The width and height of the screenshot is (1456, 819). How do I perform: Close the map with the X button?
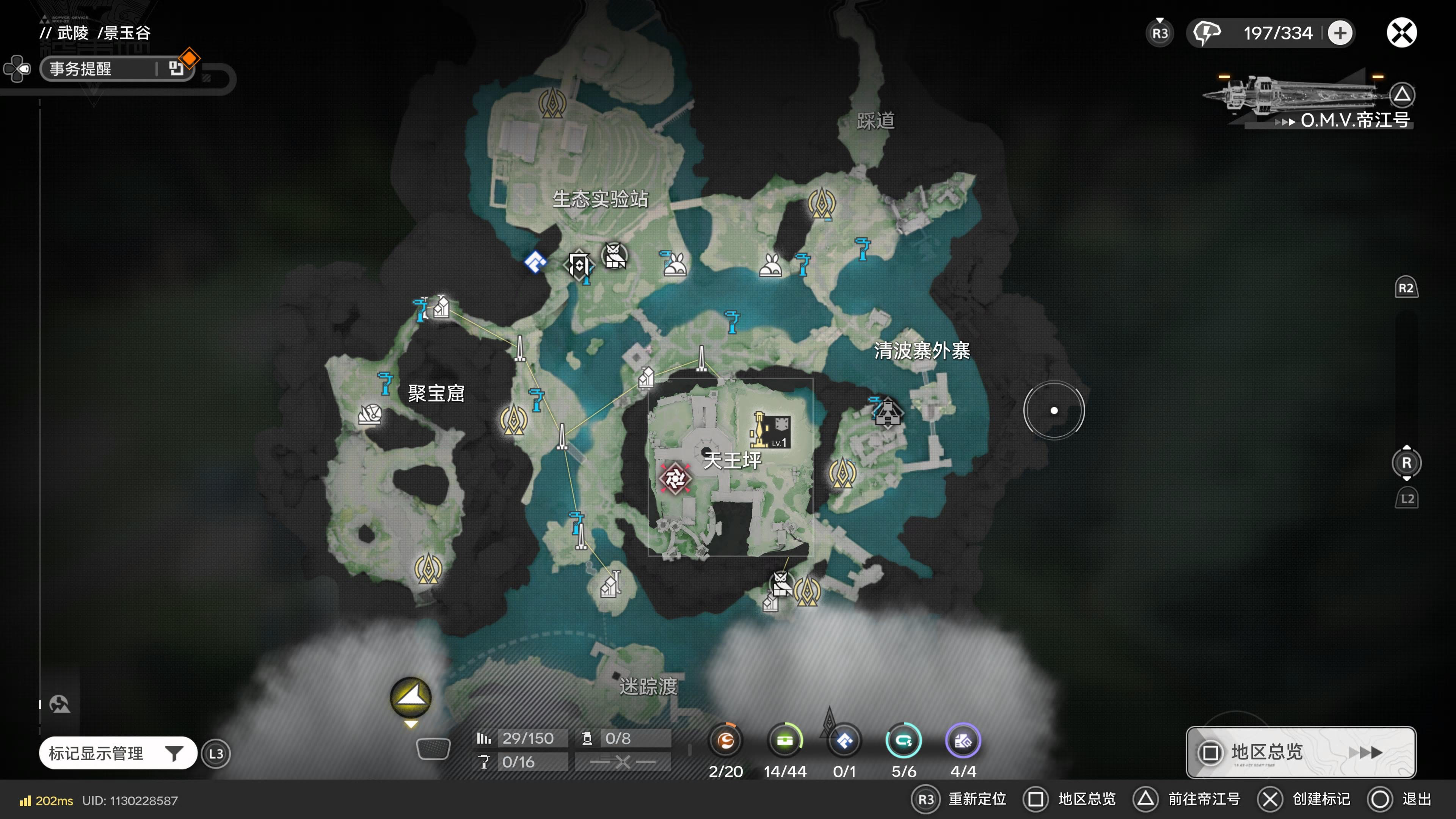(1401, 33)
